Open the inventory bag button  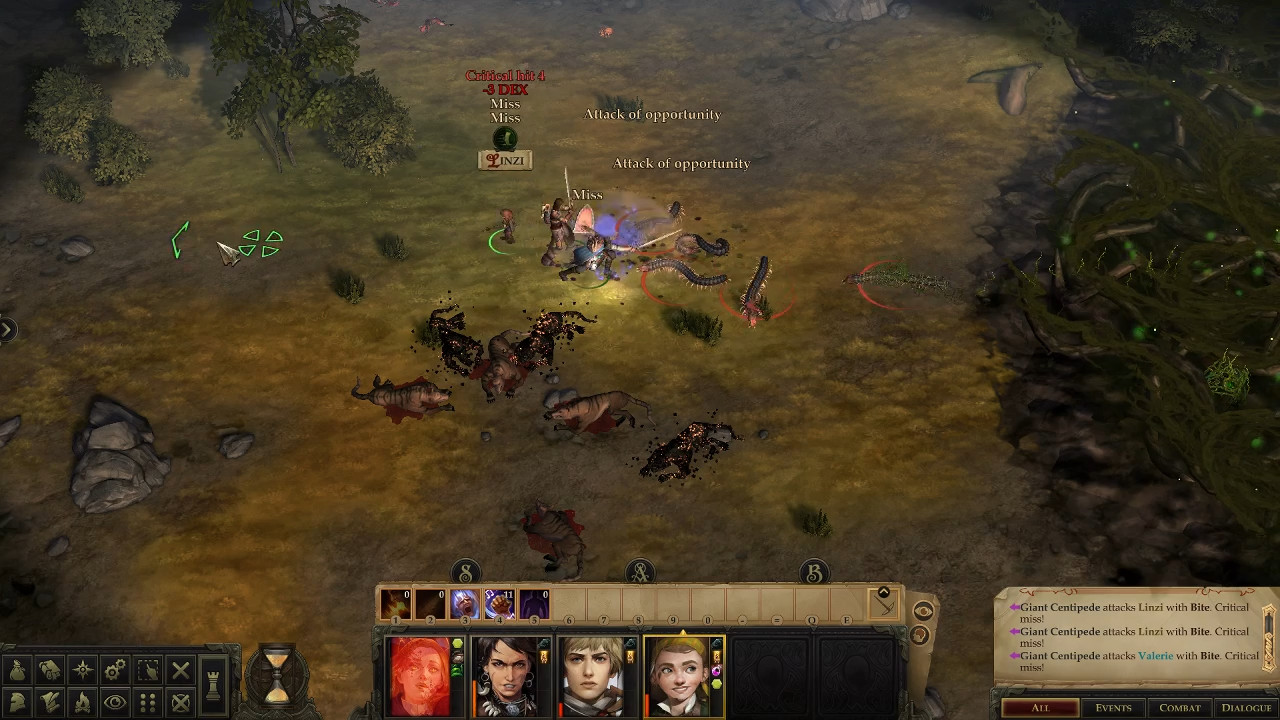pyautogui.click(x=17, y=670)
